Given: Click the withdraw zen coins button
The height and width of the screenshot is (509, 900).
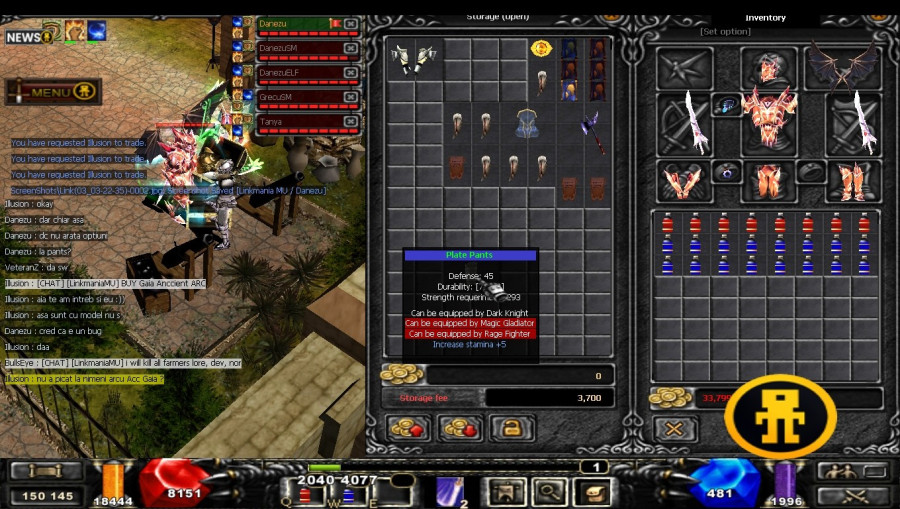Looking at the screenshot, I should [460, 429].
